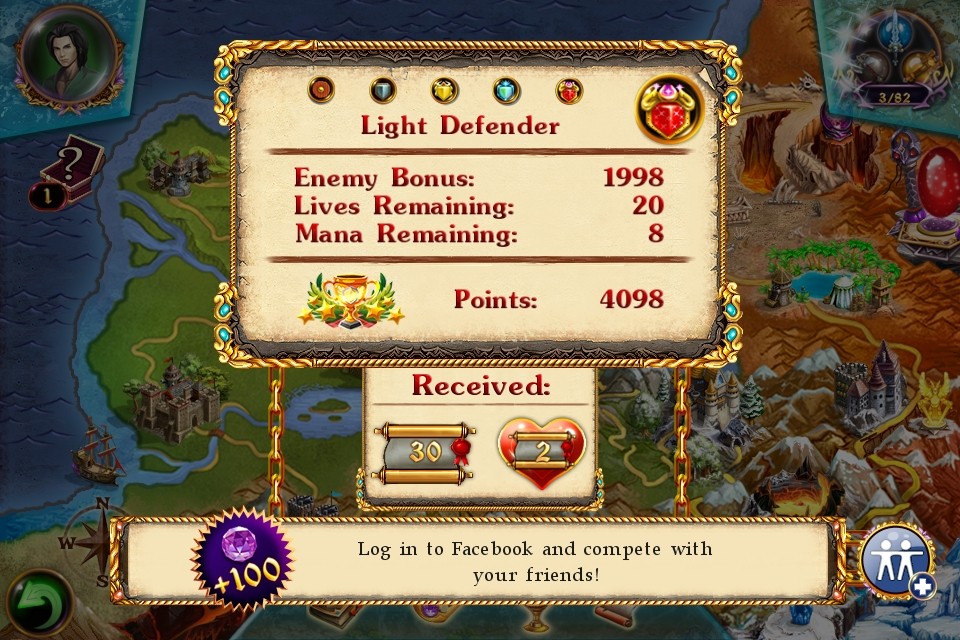Open the achievements orb showing 3/82

893,60
